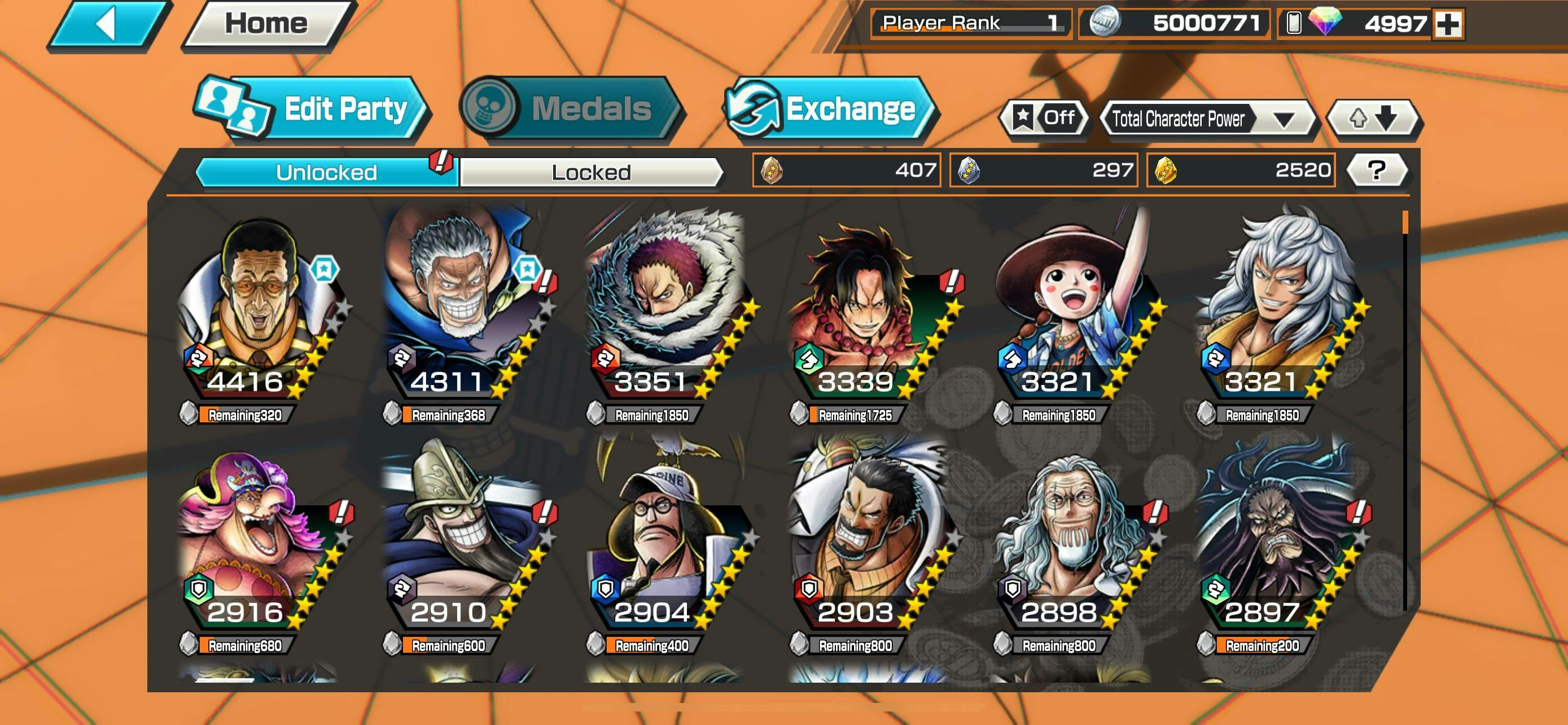The height and width of the screenshot is (725, 1568).
Task: Return to the Home screen
Action: point(266,24)
